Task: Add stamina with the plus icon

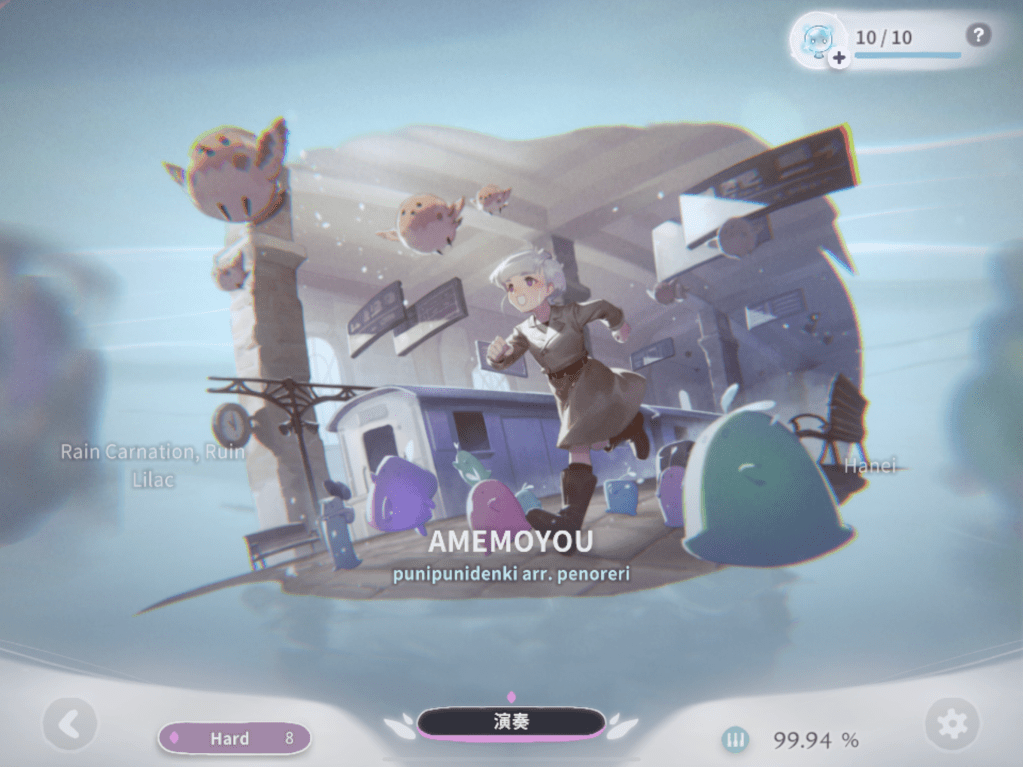Action: [x=838, y=58]
